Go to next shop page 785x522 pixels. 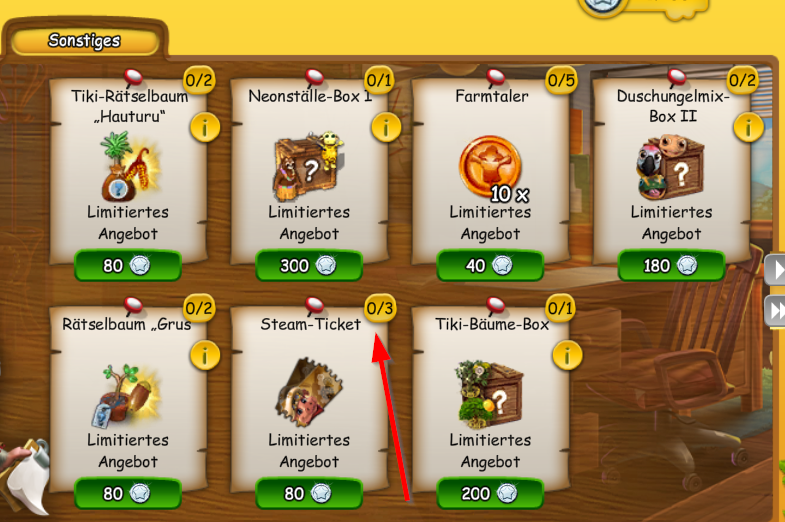(776, 268)
